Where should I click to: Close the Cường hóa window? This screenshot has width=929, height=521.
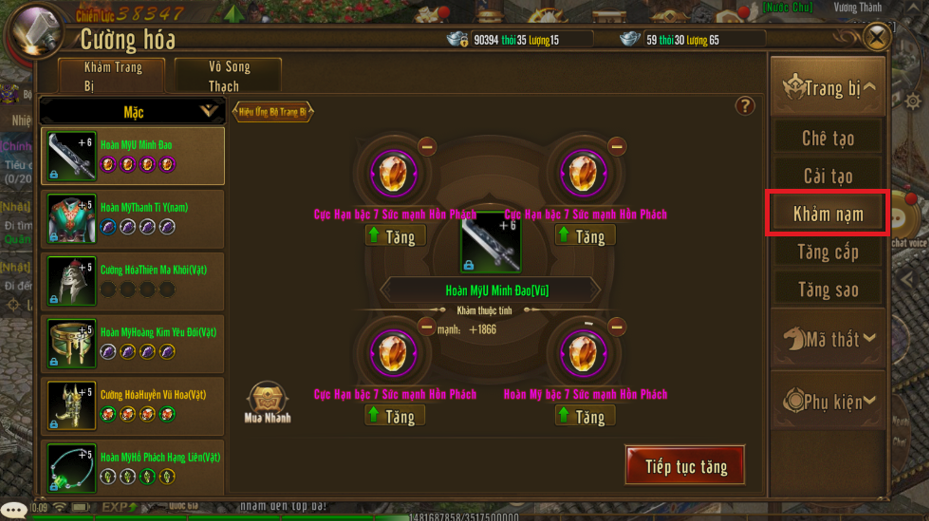point(876,38)
